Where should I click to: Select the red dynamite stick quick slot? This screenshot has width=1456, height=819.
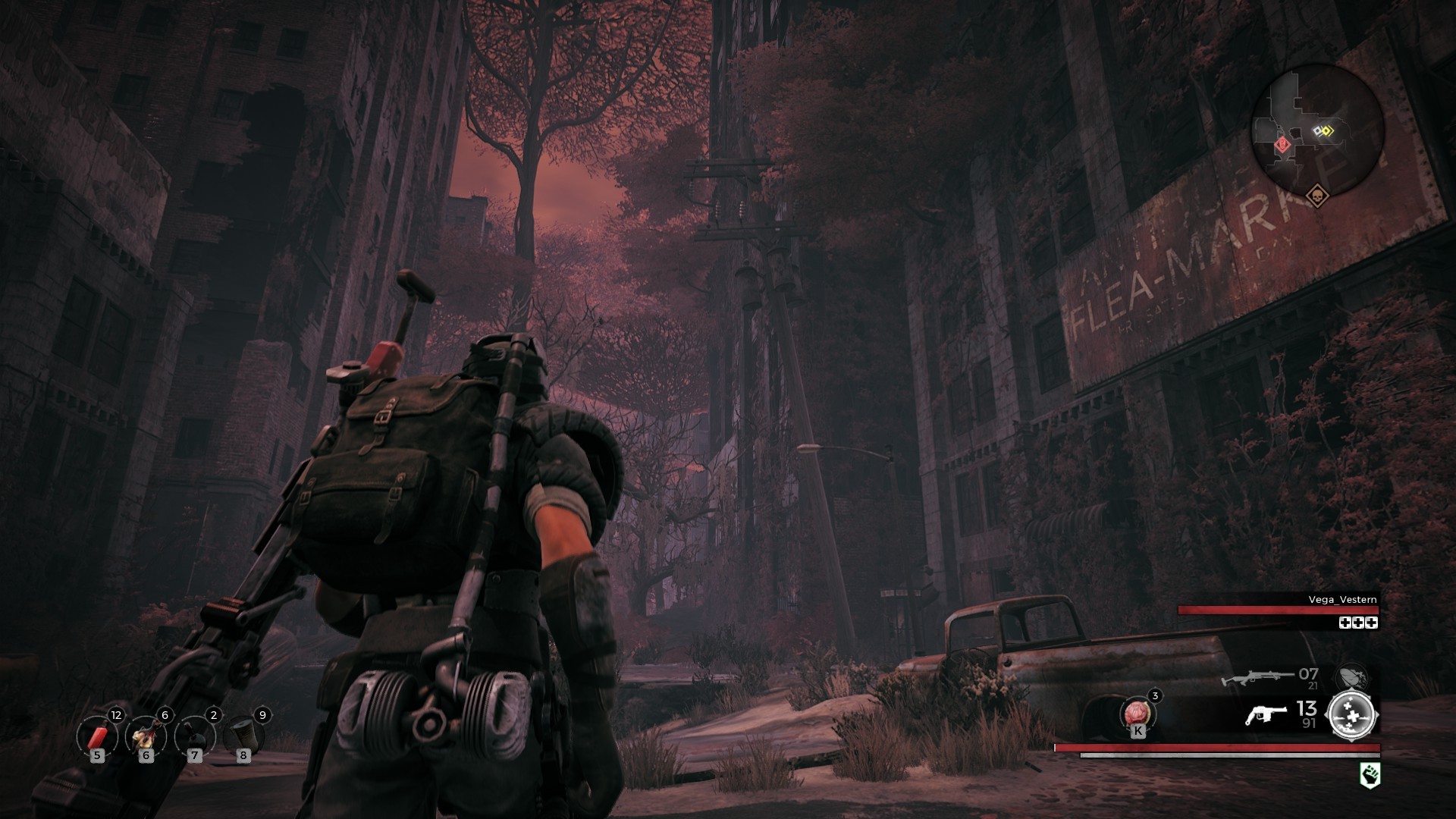pos(98,736)
